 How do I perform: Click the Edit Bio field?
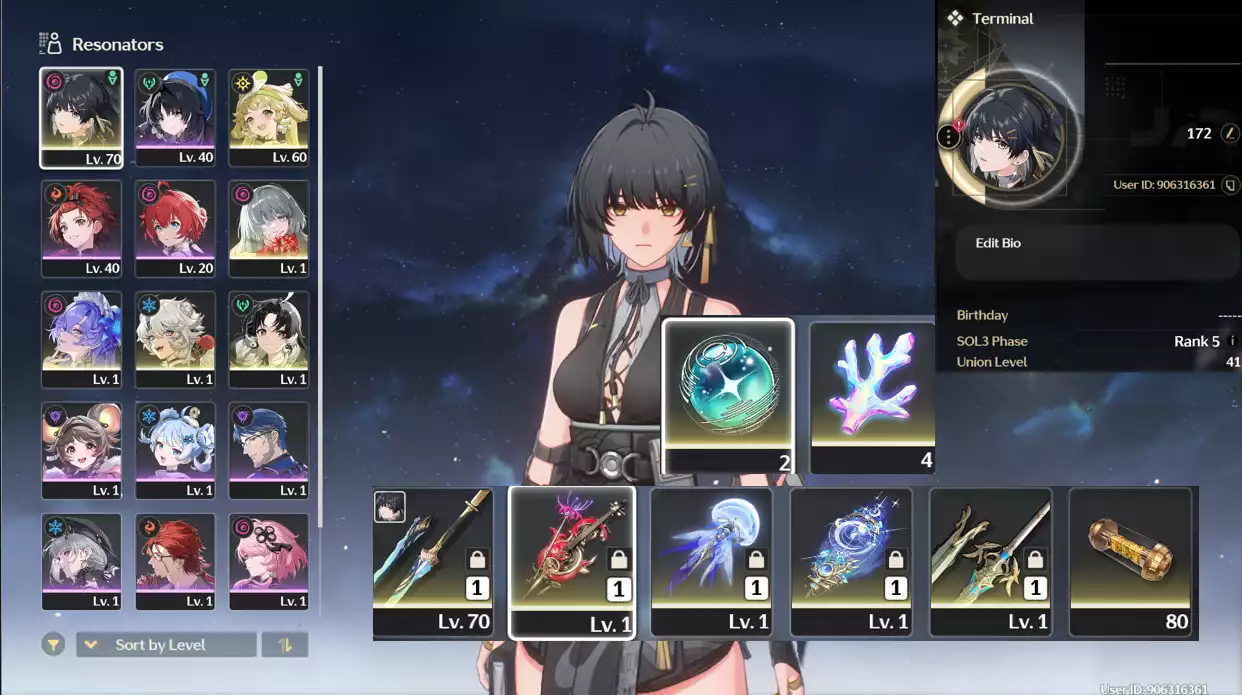pos(1097,250)
